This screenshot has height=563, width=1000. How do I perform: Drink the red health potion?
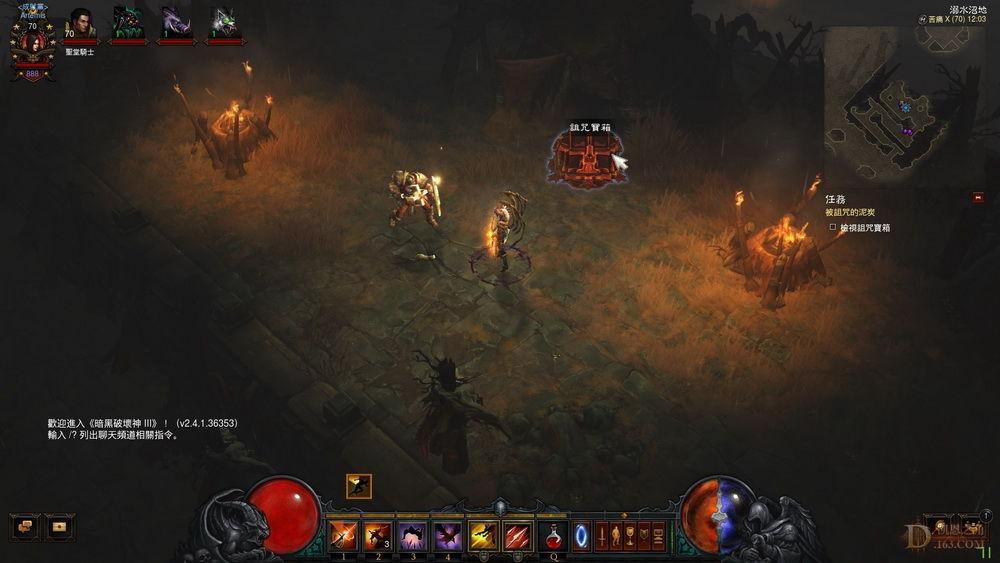[x=552, y=536]
